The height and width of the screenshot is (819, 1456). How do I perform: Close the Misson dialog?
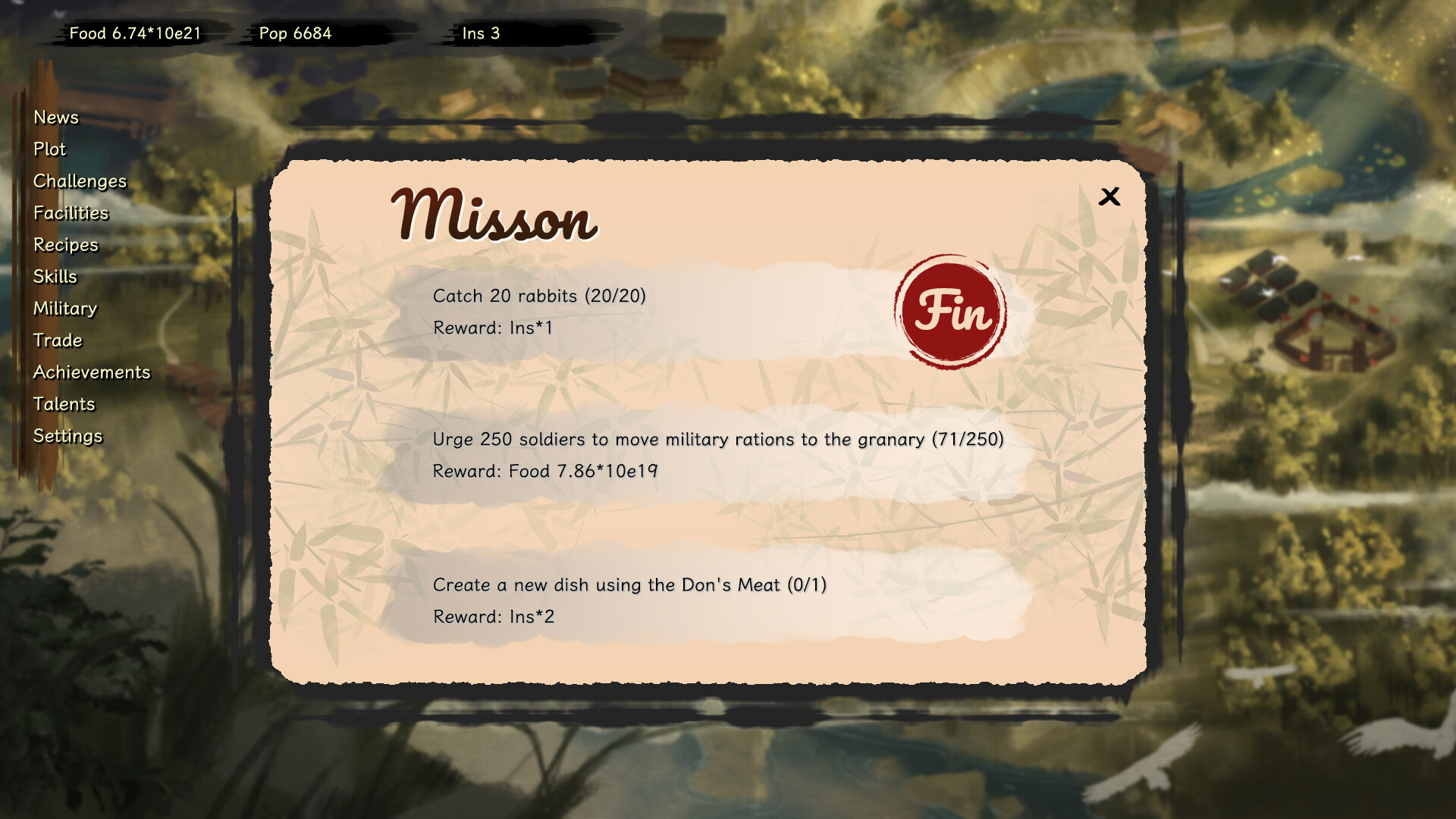pyautogui.click(x=1109, y=197)
